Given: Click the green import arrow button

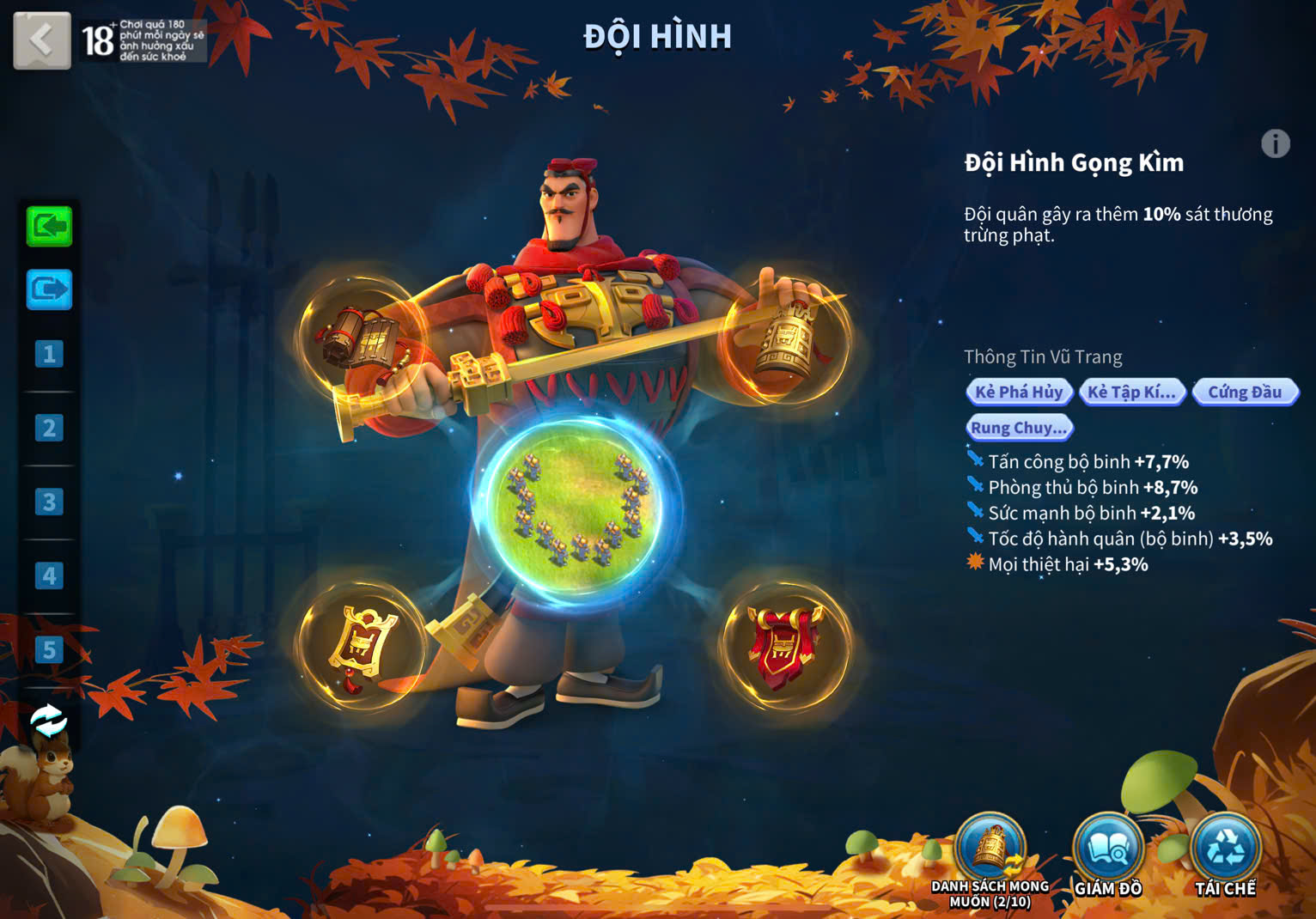Looking at the screenshot, I should [x=49, y=227].
